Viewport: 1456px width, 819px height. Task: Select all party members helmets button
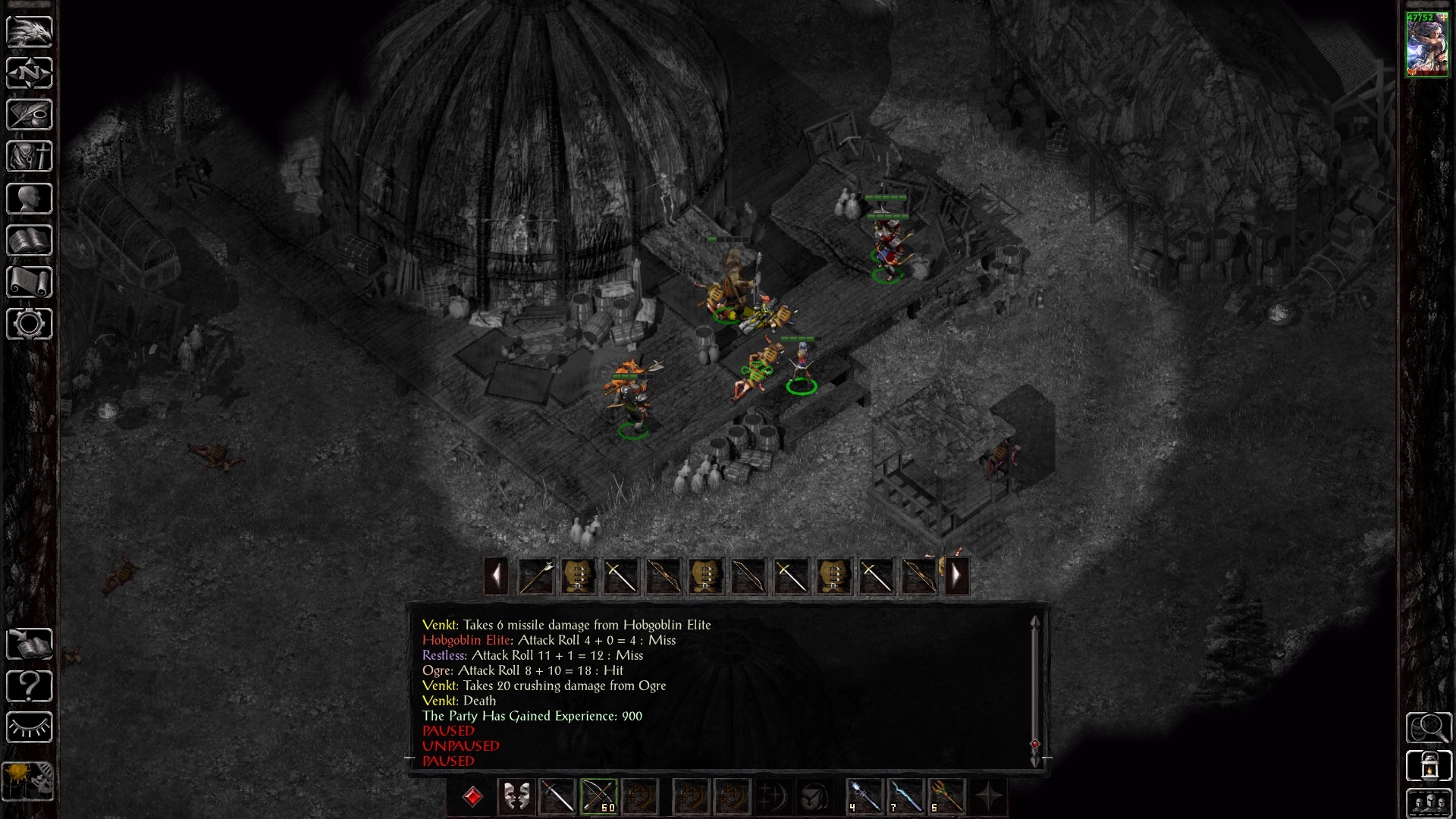coord(1429,804)
